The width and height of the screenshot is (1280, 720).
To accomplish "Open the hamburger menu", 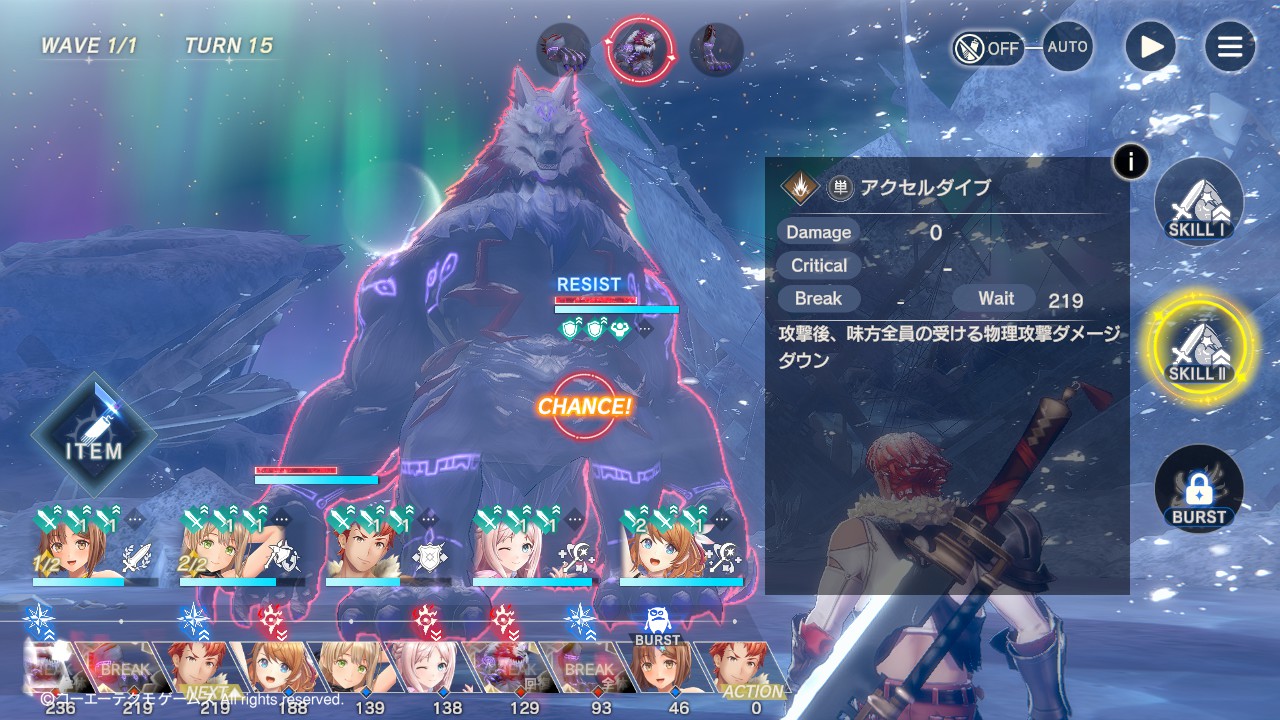I will pyautogui.click(x=1229, y=47).
